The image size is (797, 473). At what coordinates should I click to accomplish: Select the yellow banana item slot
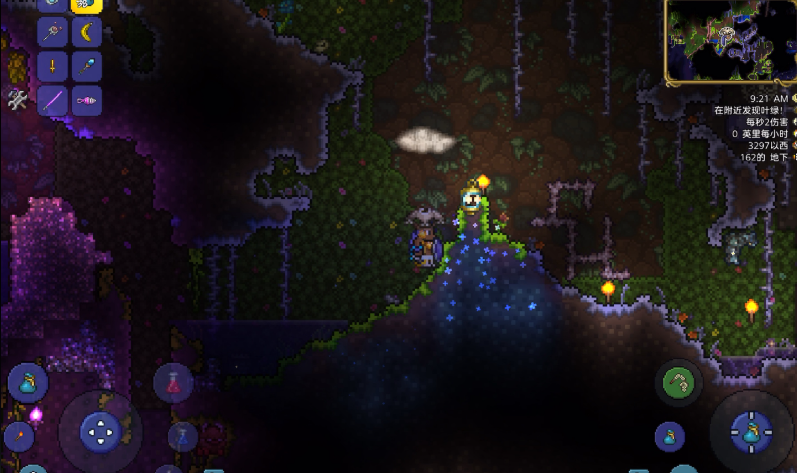pos(86,33)
